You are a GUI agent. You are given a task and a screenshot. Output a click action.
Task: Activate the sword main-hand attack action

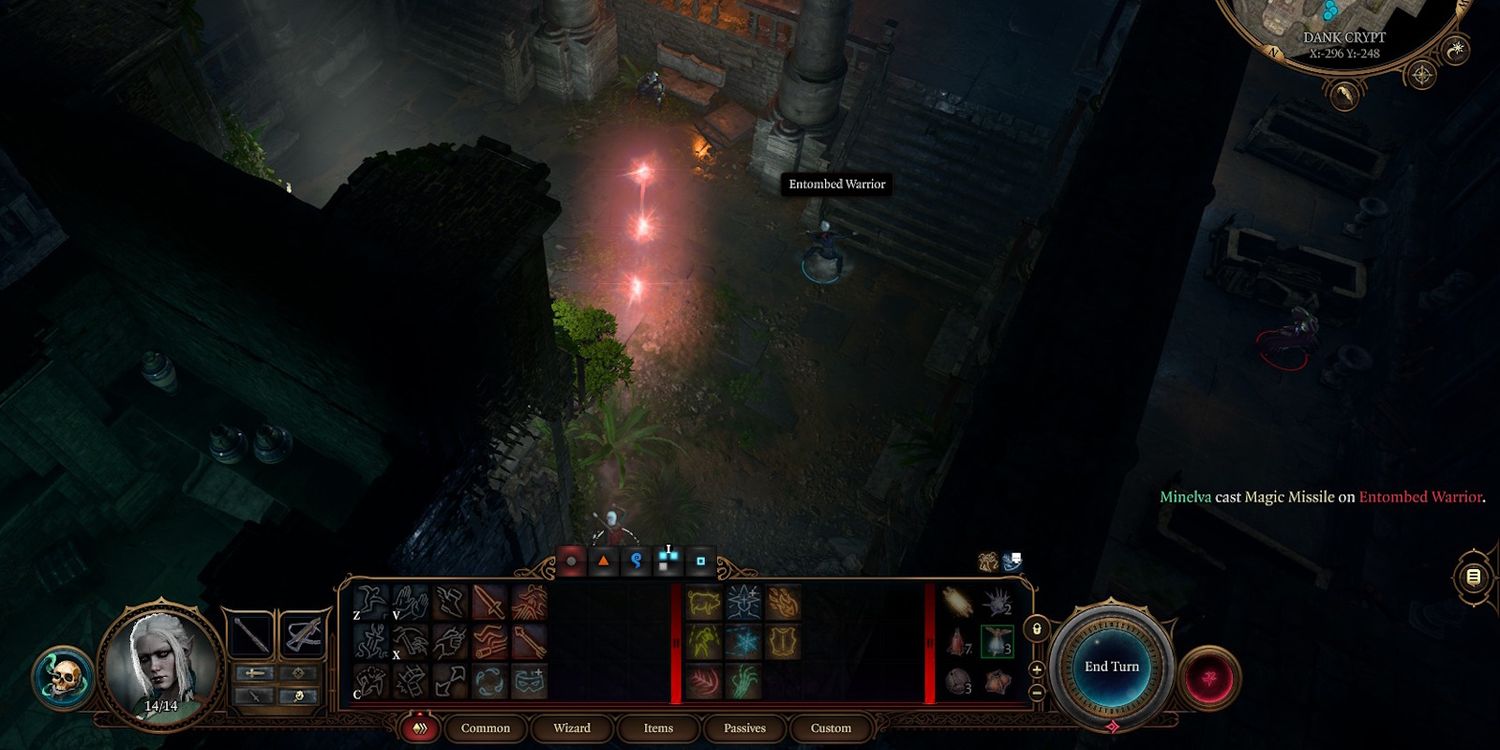coord(489,602)
